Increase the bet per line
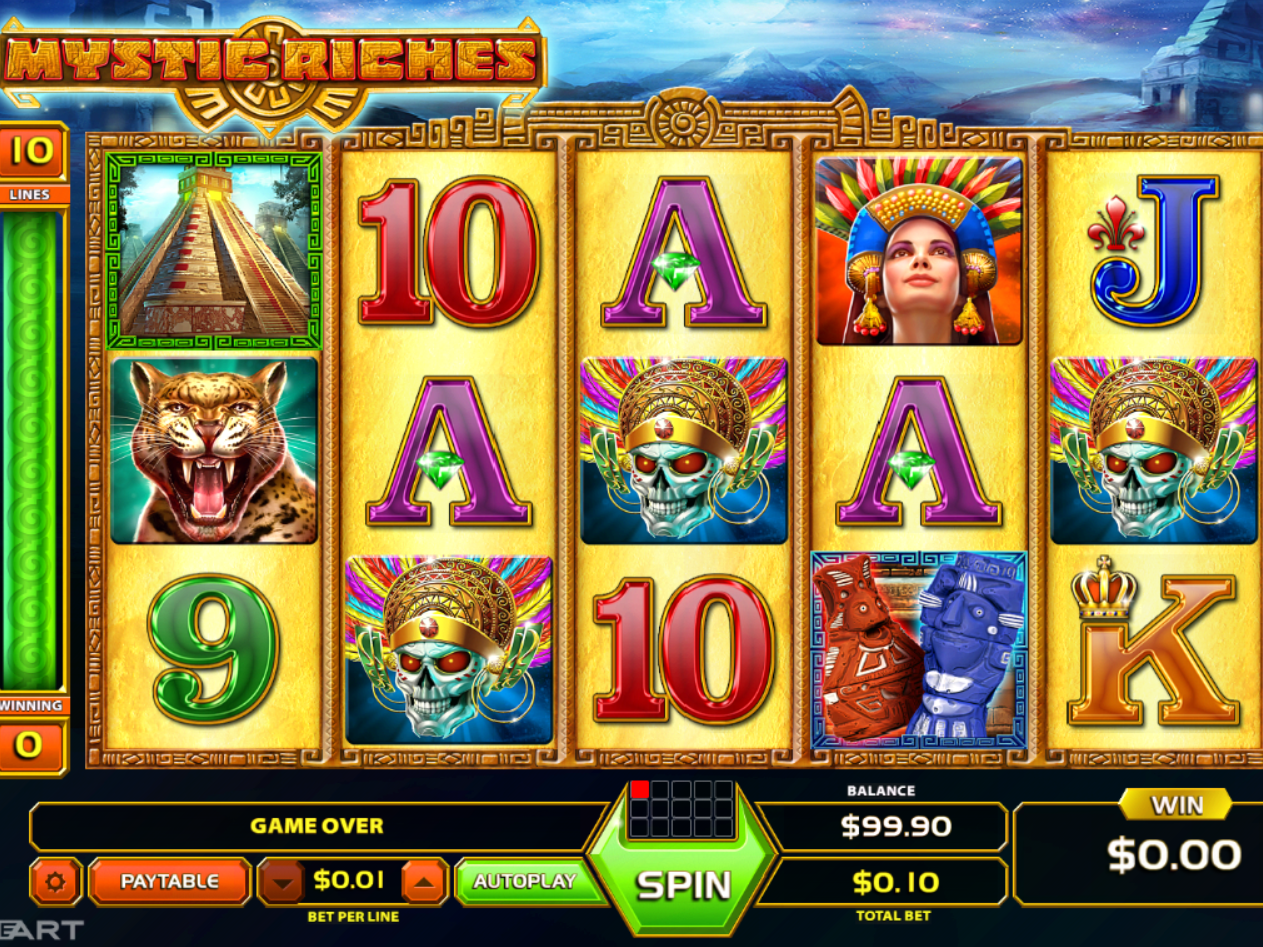 pyautogui.click(x=424, y=882)
